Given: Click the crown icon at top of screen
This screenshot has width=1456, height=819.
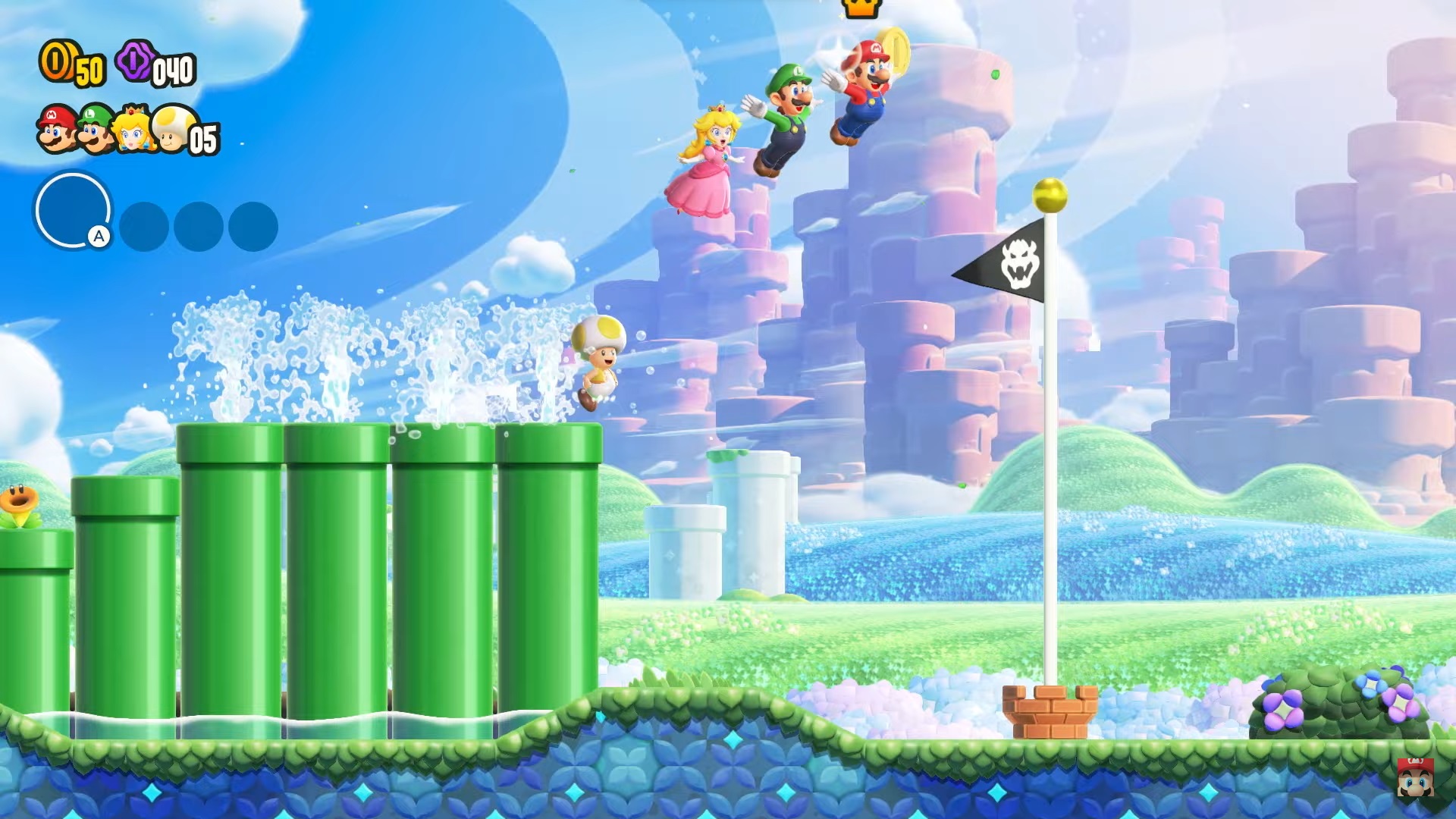Looking at the screenshot, I should tap(861, 8).
